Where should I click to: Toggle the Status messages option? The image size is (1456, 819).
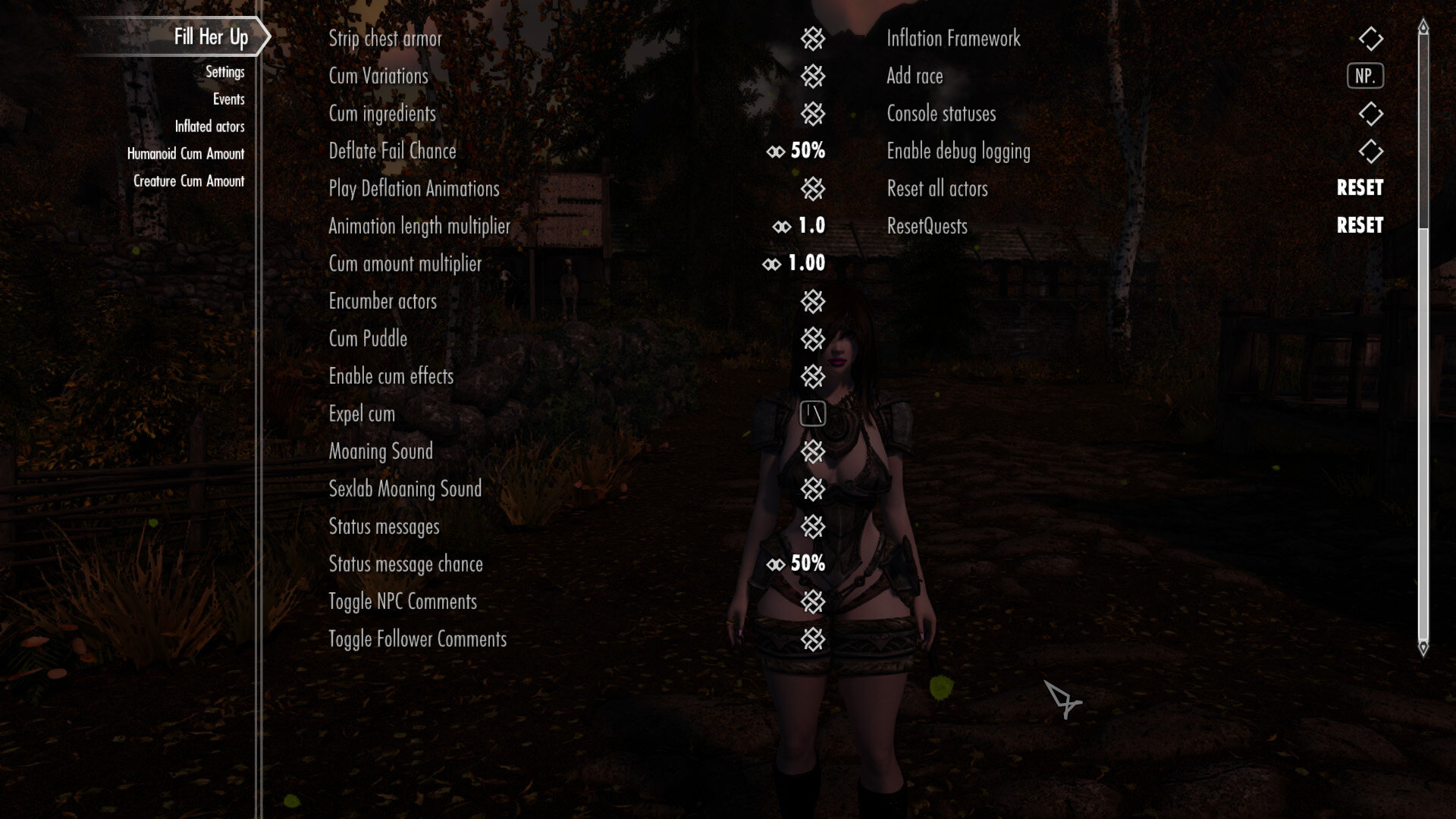814,526
